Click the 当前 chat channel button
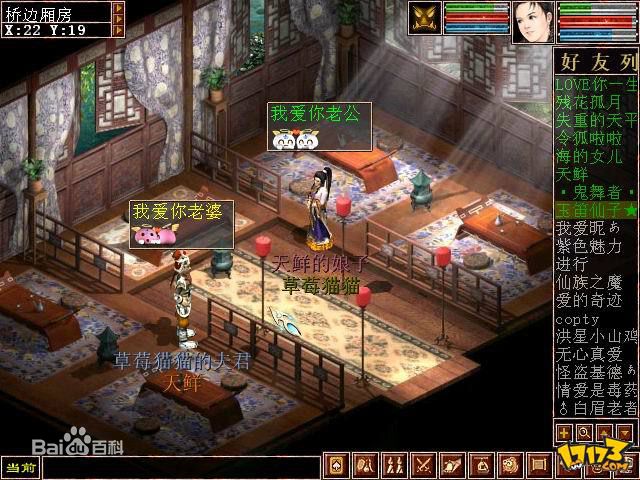Viewport: 640px width, 480px height. coord(20,466)
